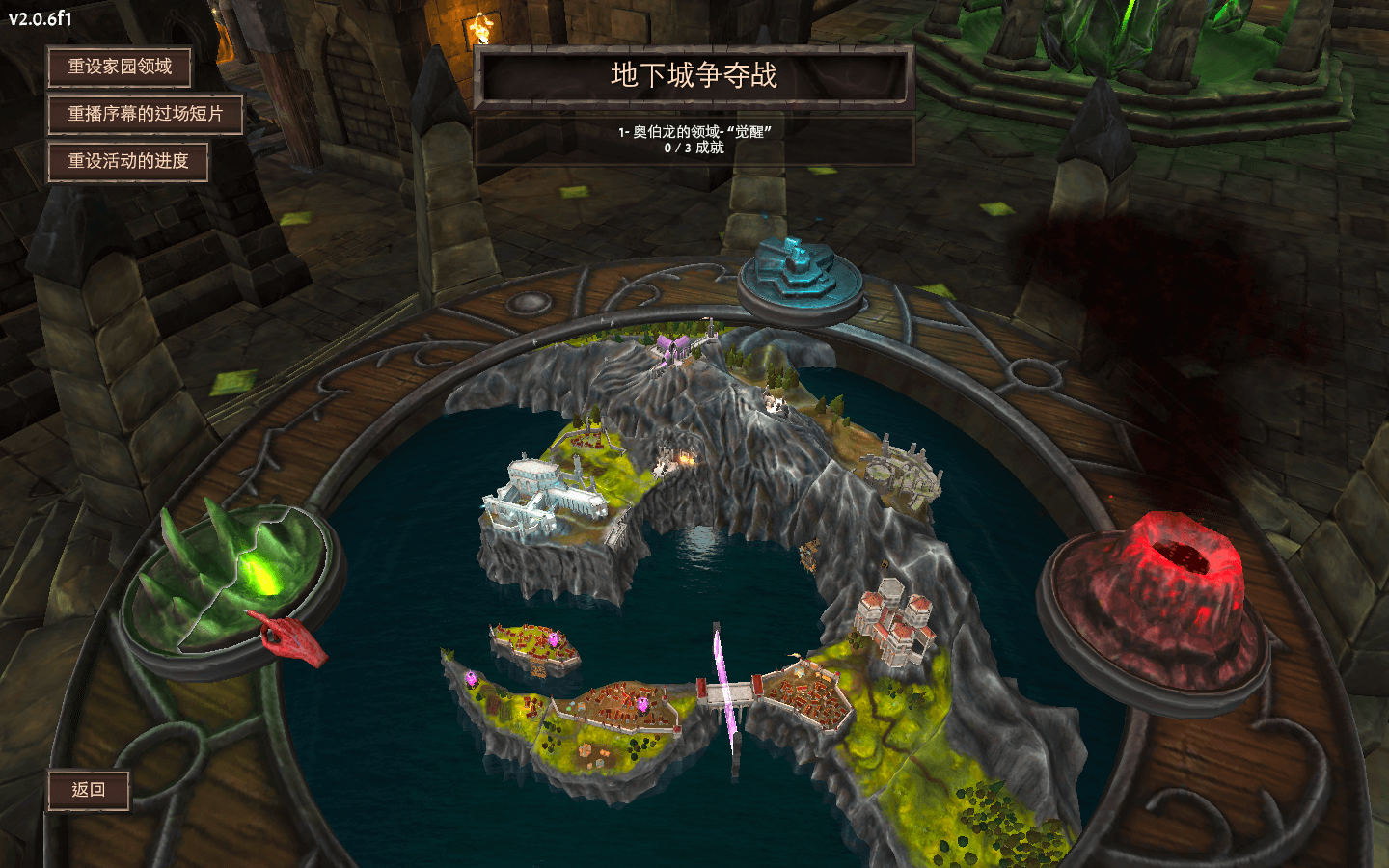This screenshot has height=868, width=1389.
Task: Replay the intro cutscene (重播序幕的过场短片)
Action: point(145,114)
